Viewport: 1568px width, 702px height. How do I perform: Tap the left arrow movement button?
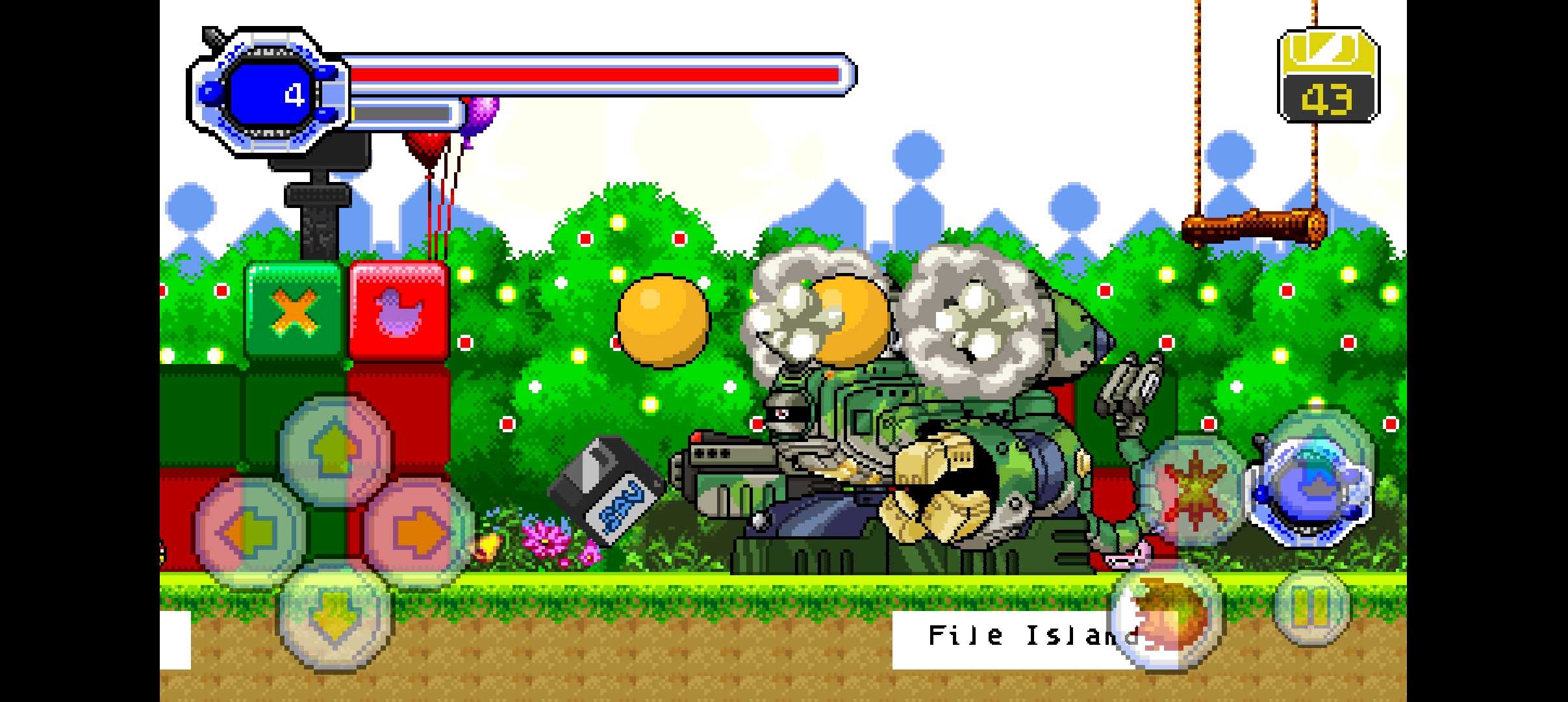(250, 533)
